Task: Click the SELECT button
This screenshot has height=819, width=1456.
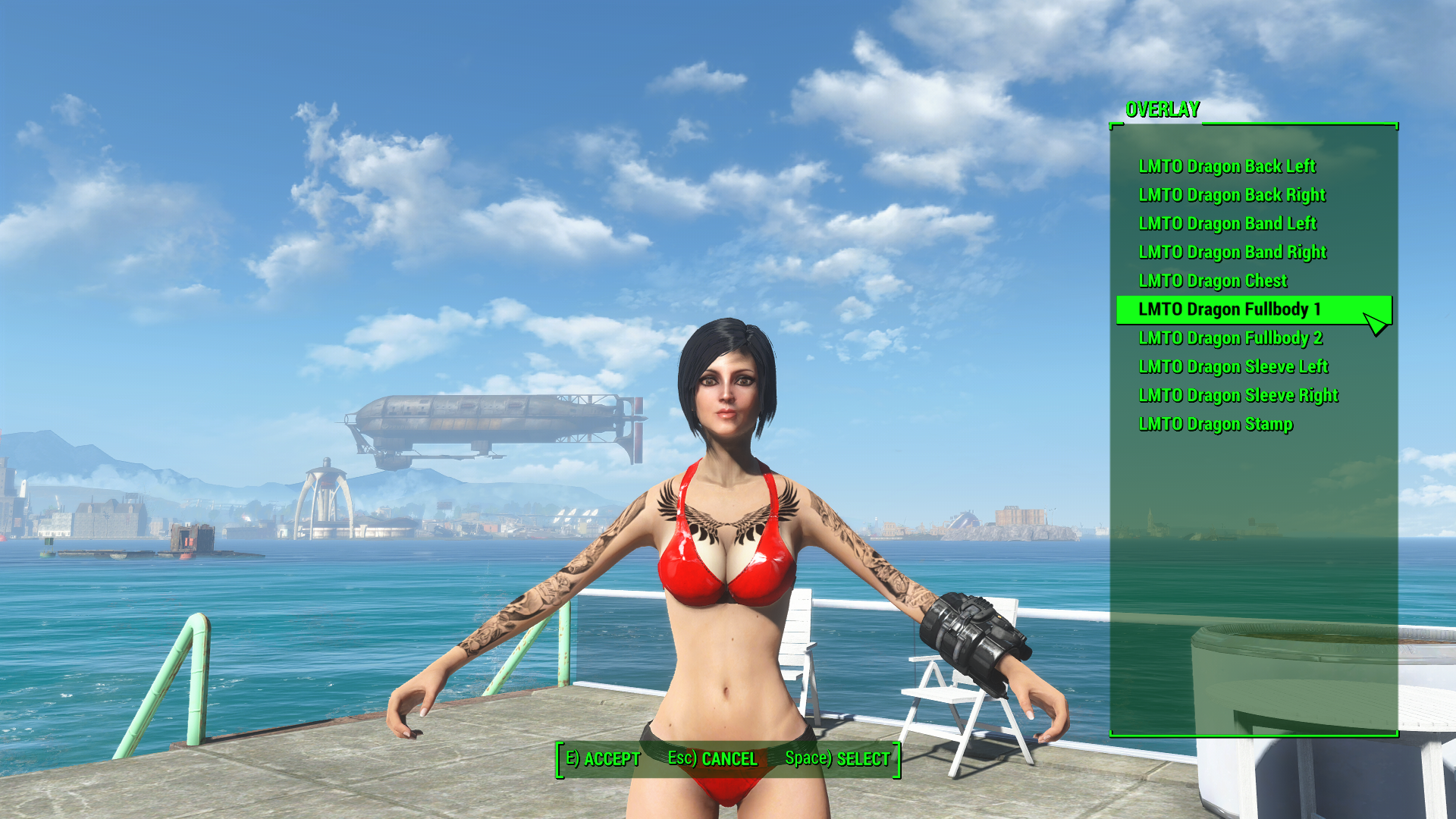Action: (837, 758)
